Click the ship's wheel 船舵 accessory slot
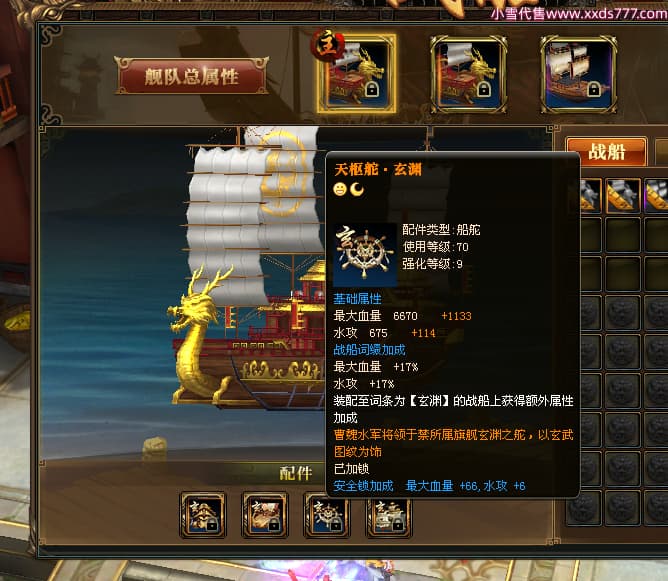 tap(327, 515)
